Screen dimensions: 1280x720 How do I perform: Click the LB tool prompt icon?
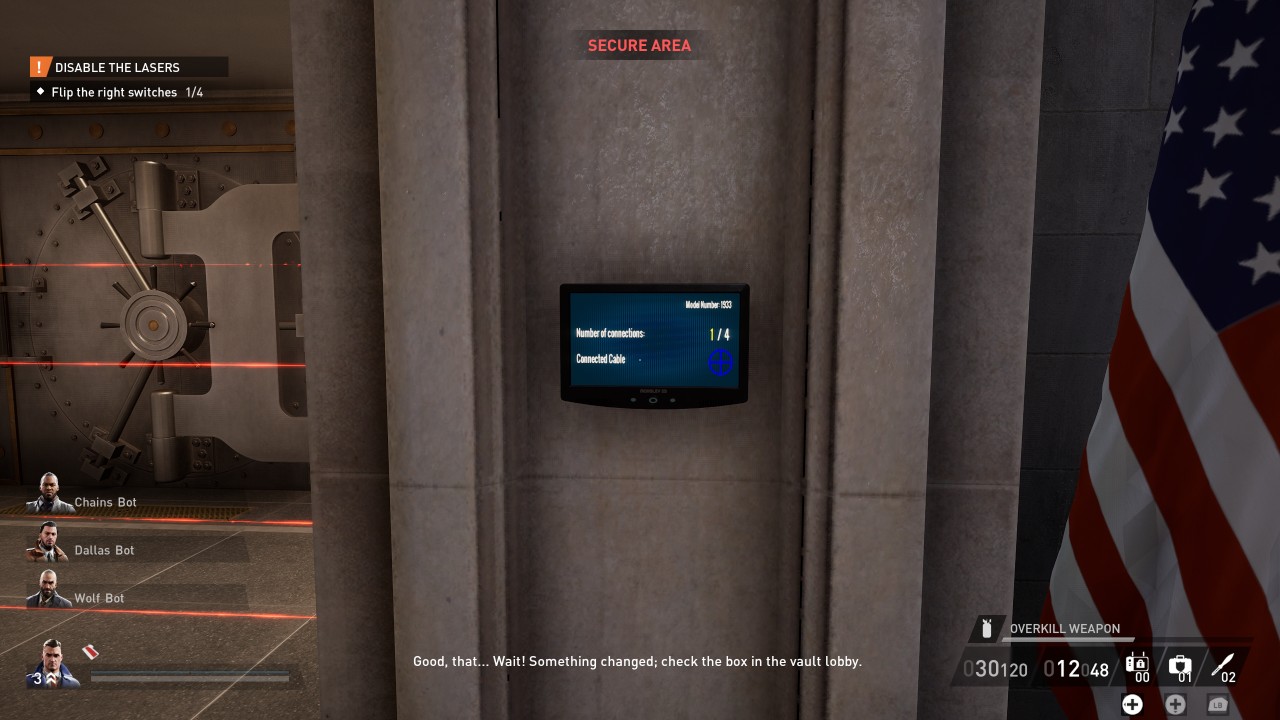pyautogui.click(x=1217, y=704)
